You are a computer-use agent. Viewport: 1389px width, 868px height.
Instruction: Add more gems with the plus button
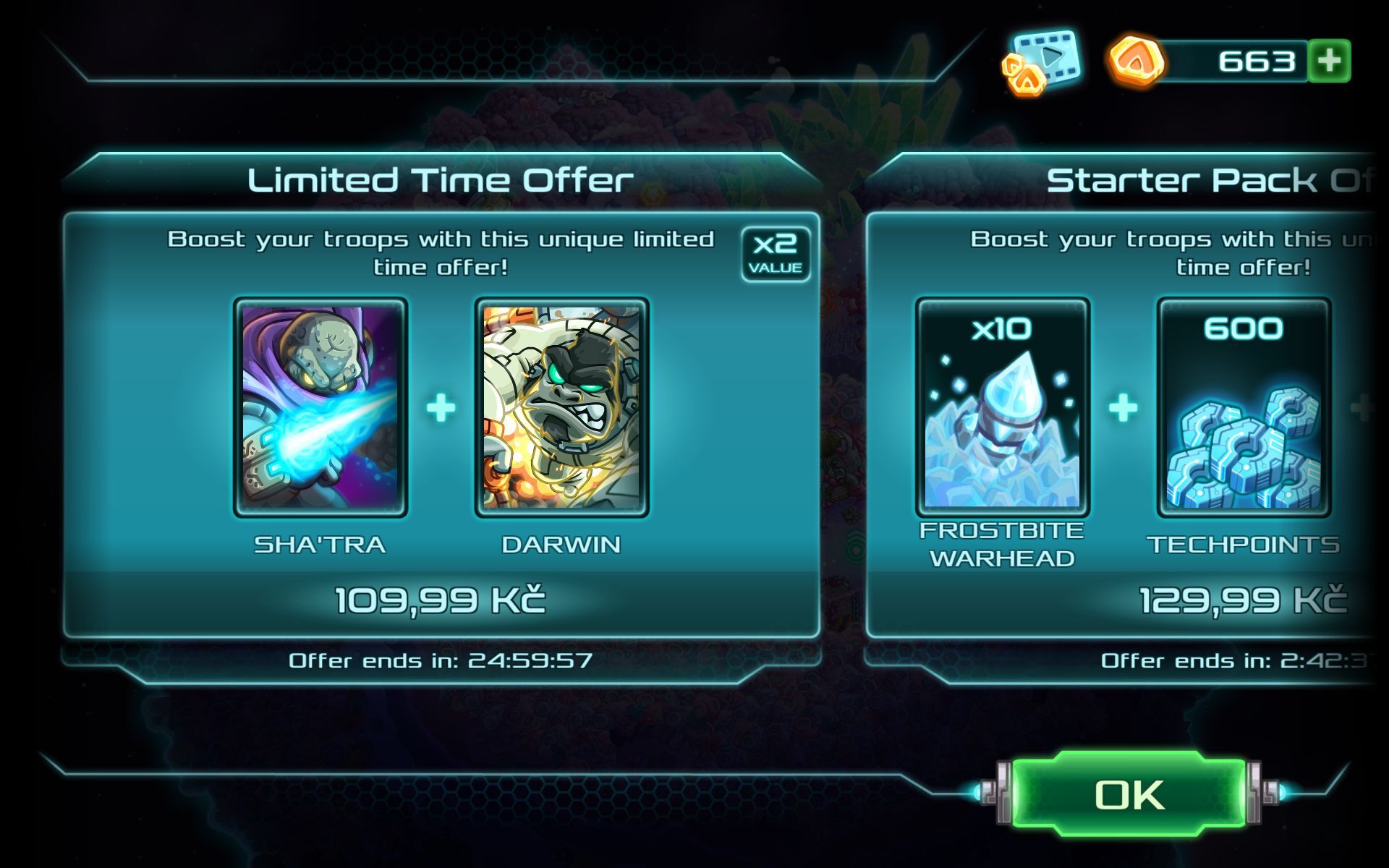1330,61
